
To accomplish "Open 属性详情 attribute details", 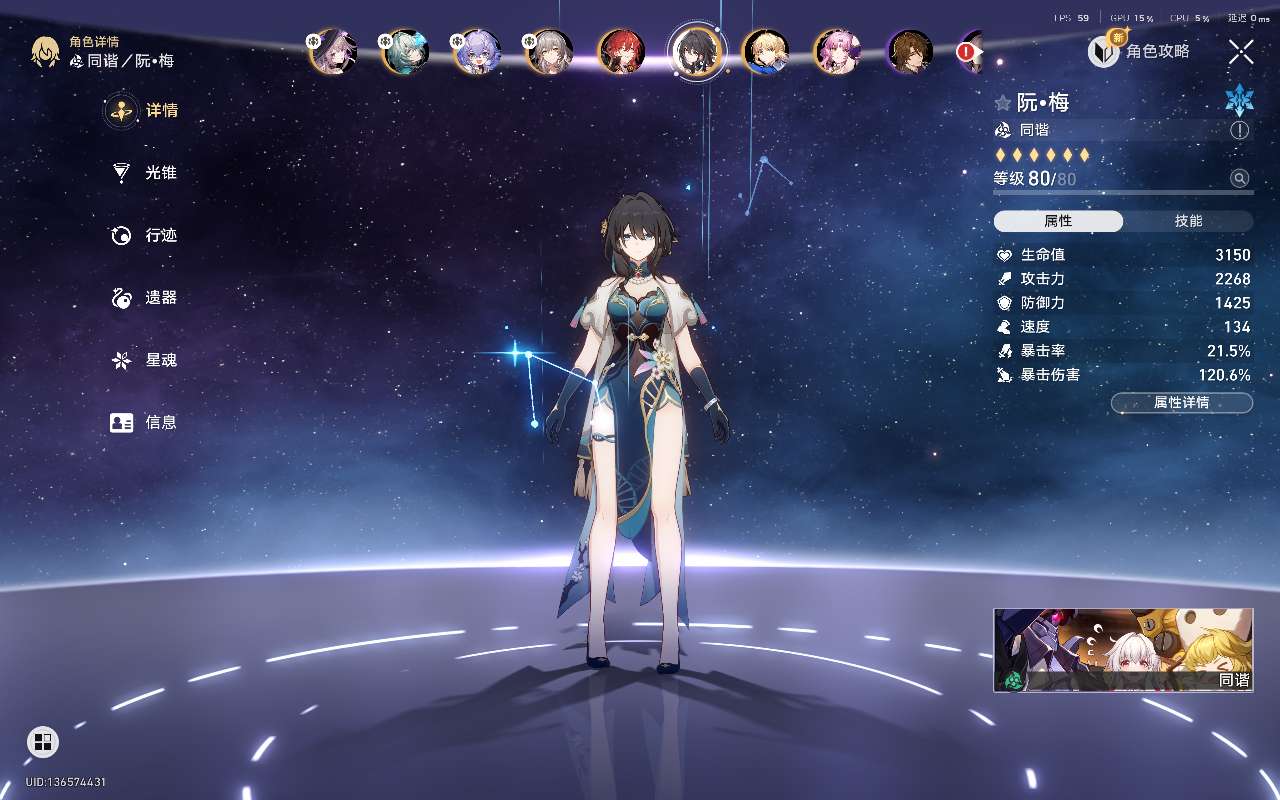I will click(1181, 403).
